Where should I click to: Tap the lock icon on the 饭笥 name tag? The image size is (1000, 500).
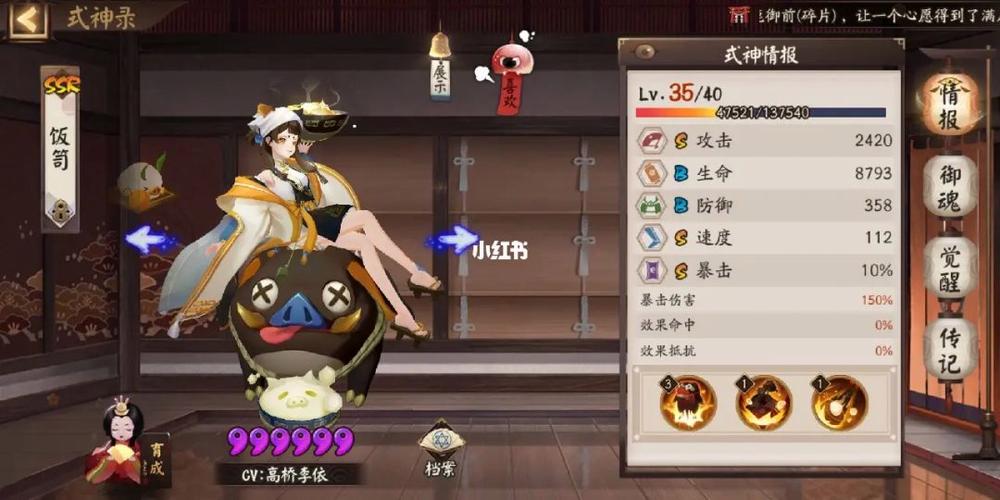pyautogui.click(x=60, y=211)
